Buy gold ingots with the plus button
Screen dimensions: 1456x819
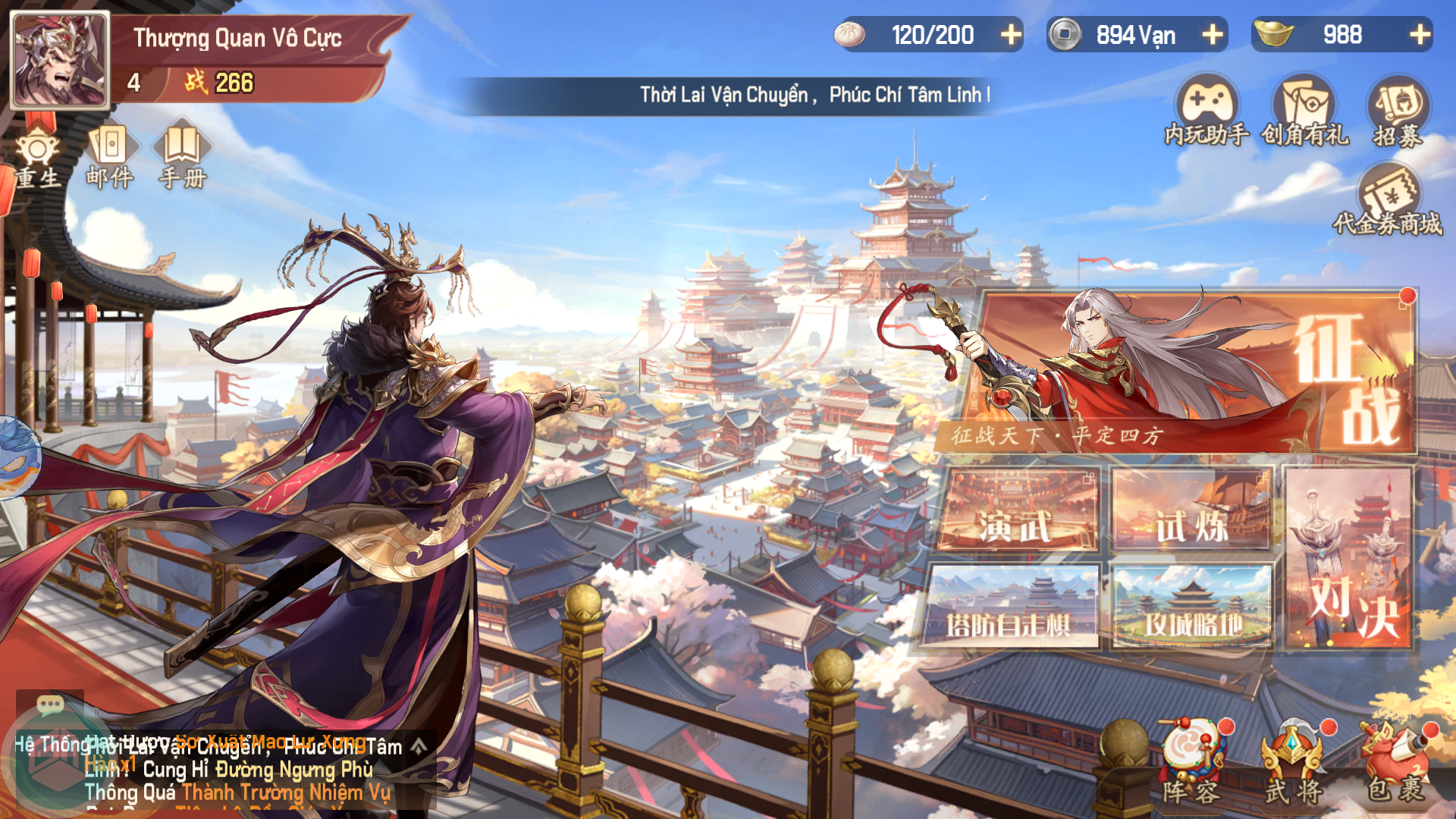(x=1420, y=35)
